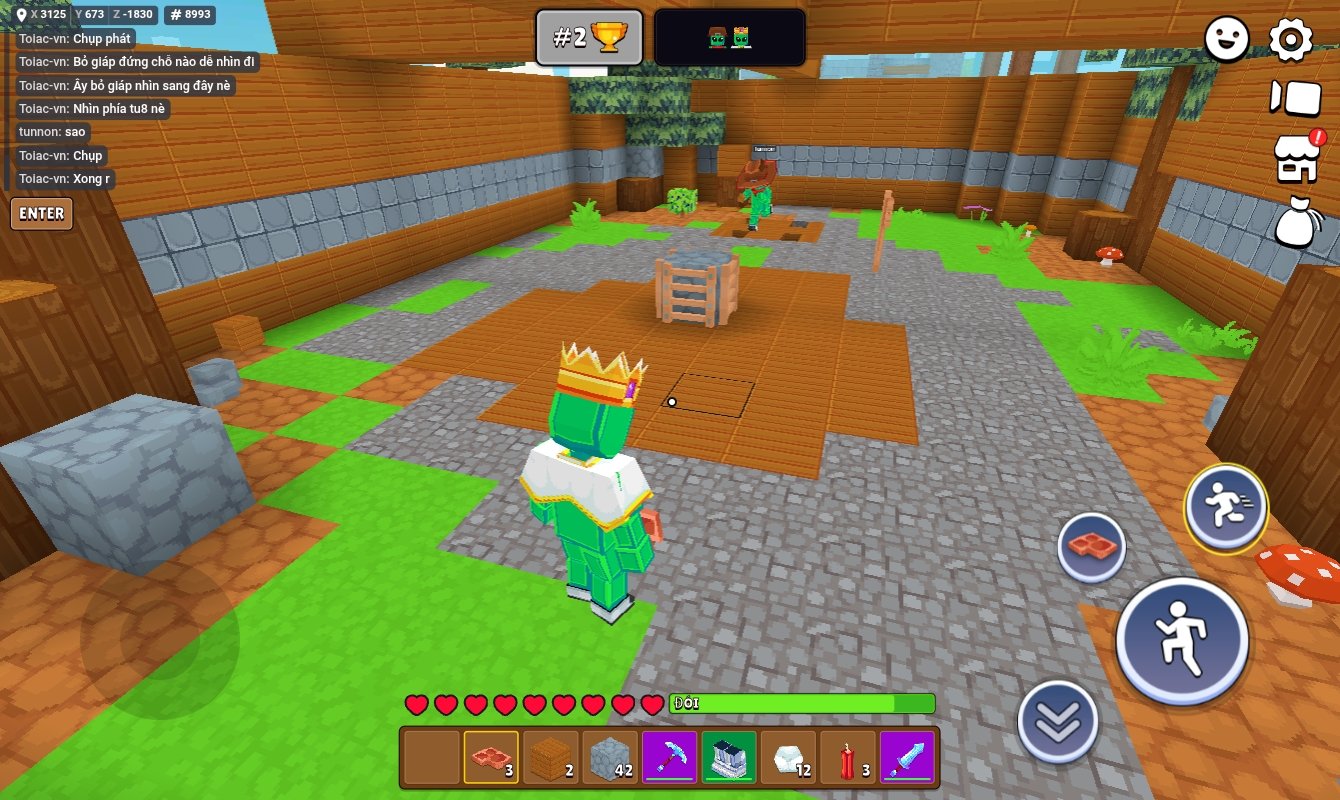Viewport: 1340px width, 800px height.
Task: Select the red slab slot with 3
Action: point(491,758)
